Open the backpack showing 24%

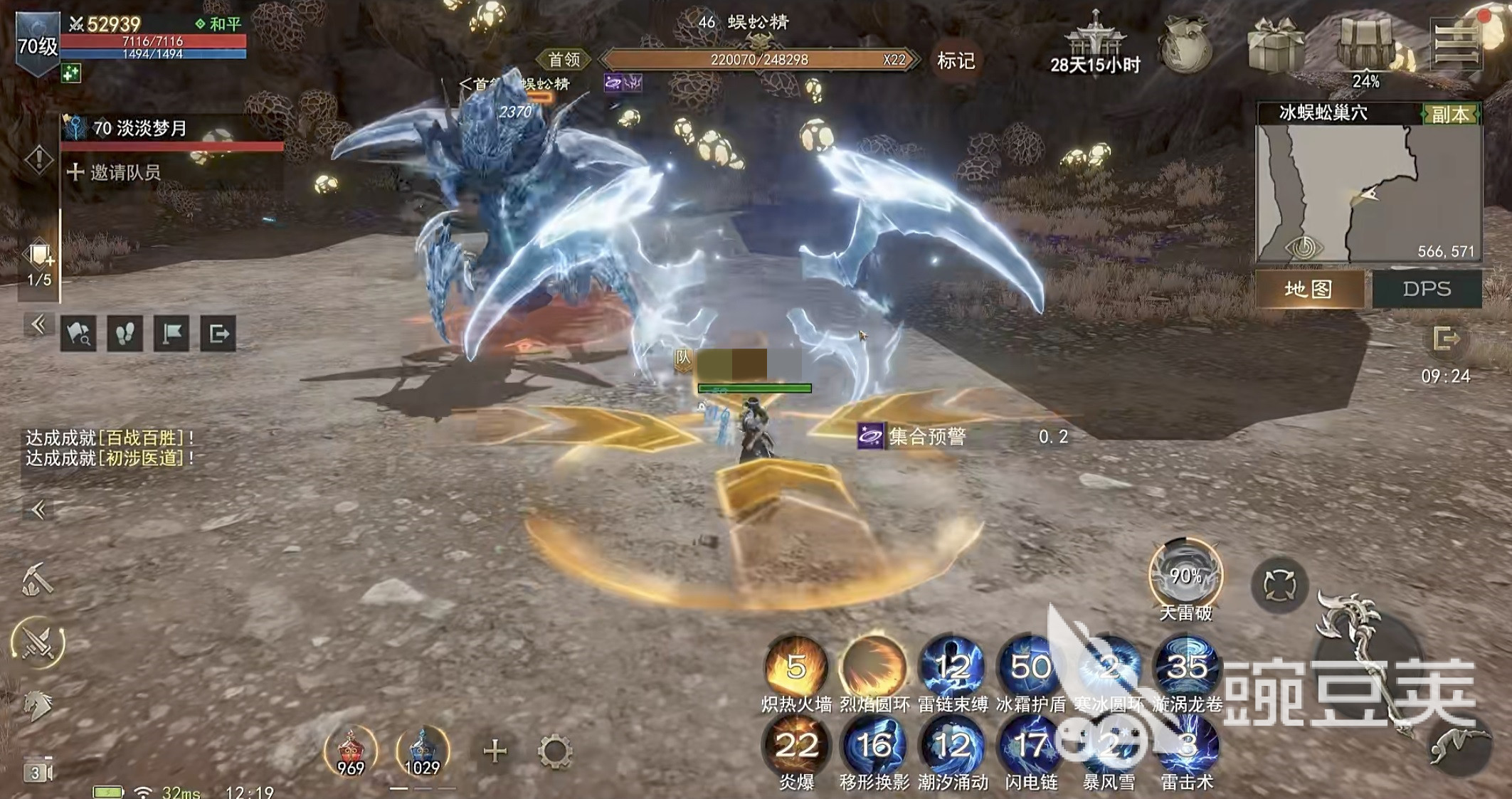(x=1367, y=46)
